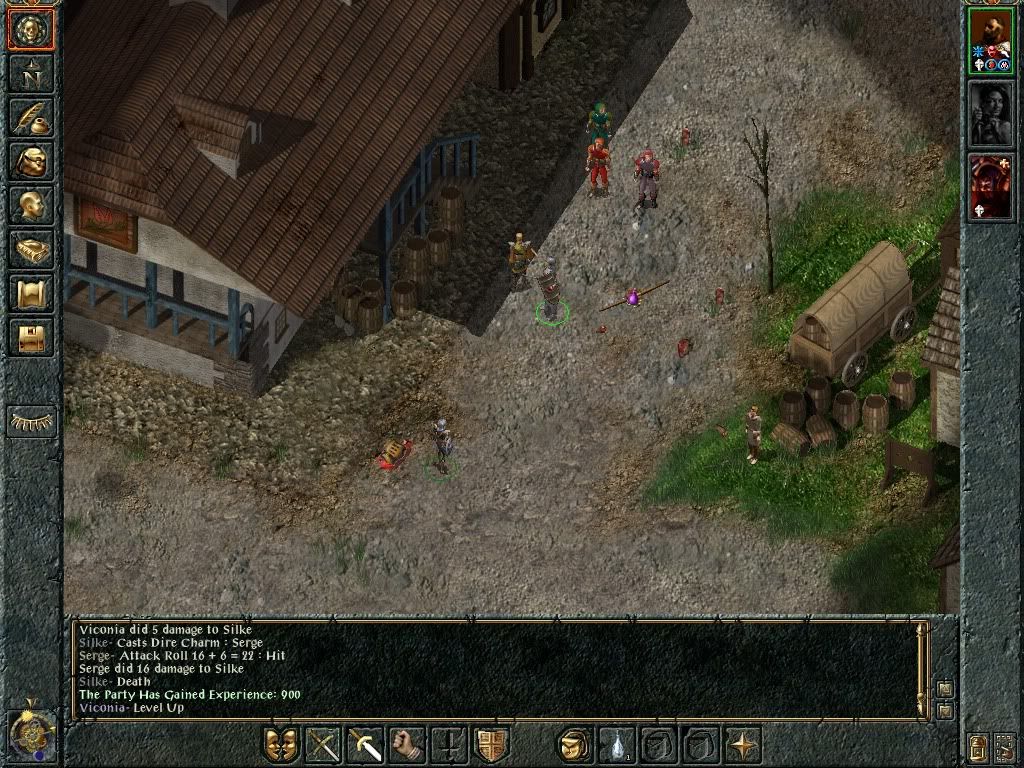
Task: Open the area map with the compass icon
Action: pyautogui.click(x=30, y=73)
